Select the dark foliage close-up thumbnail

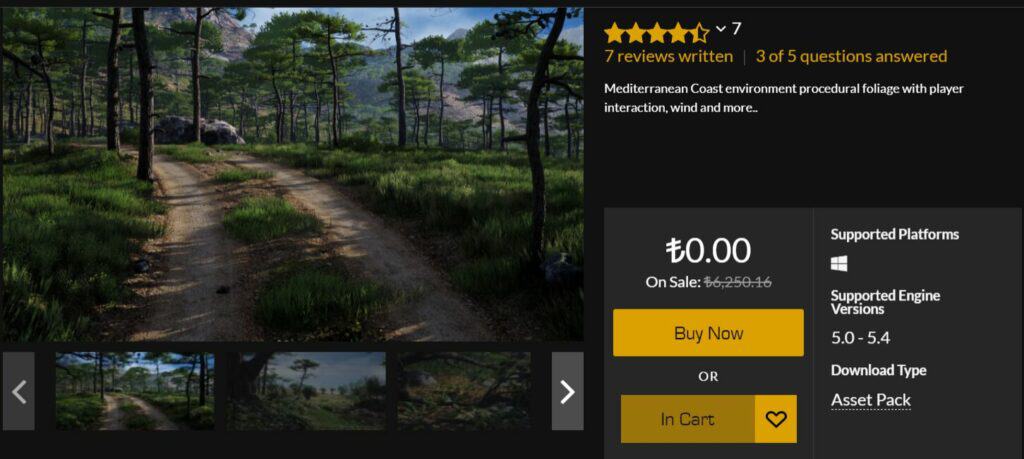click(x=464, y=391)
